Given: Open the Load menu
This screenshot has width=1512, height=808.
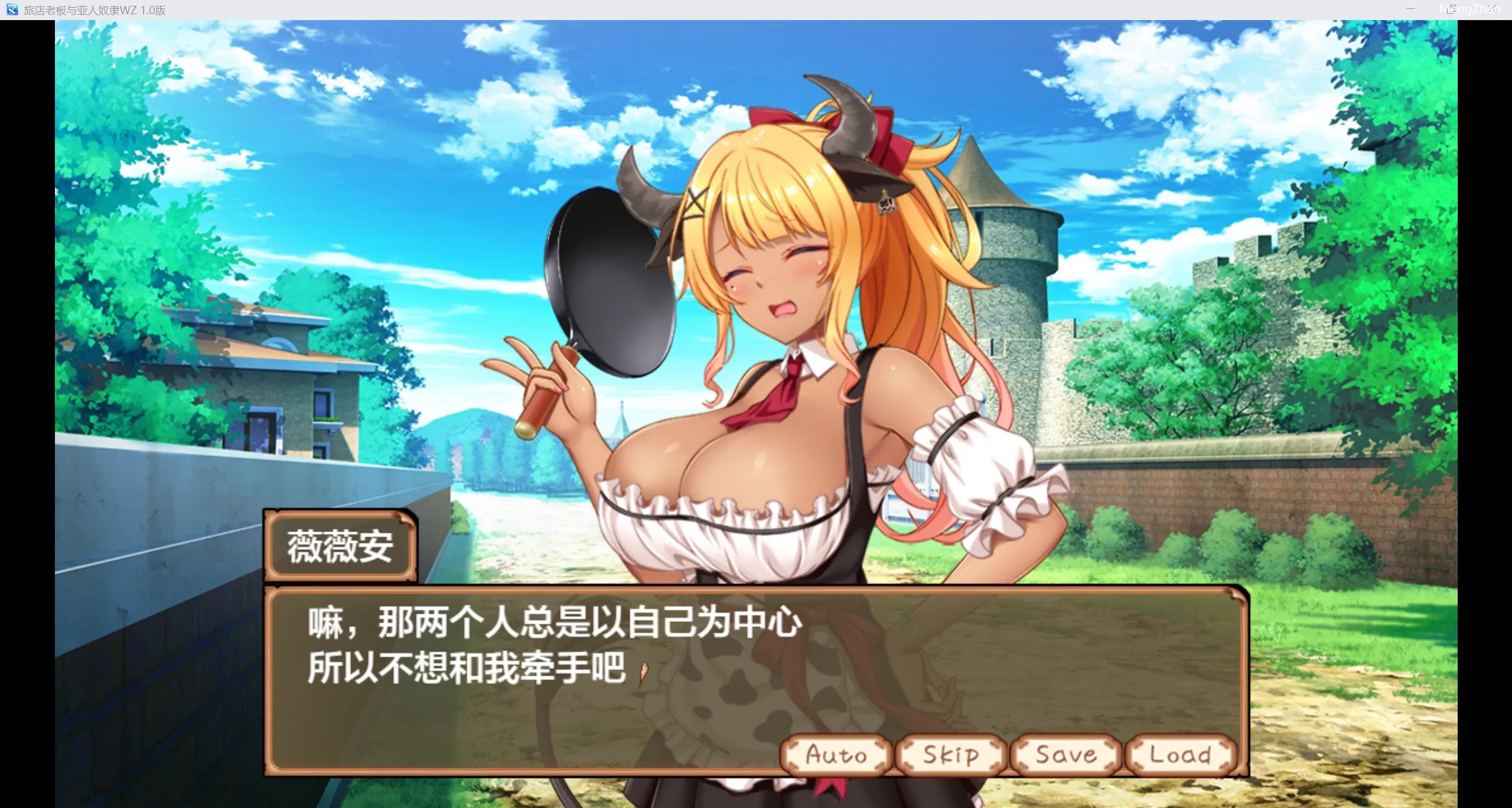Looking at the screenshot, I should (1180, 754).
